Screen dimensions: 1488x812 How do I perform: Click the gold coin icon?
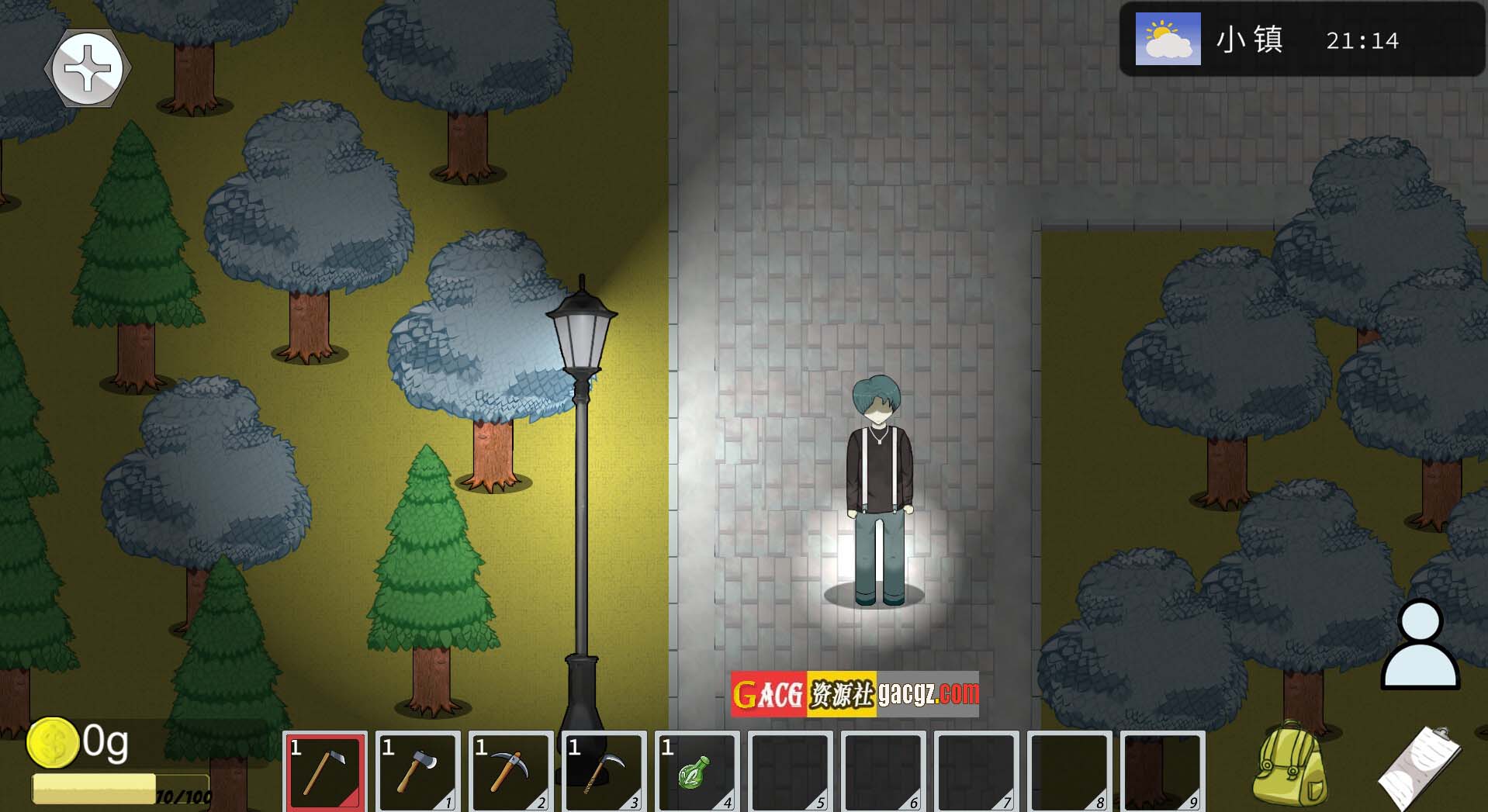click(x=52, y=743)
